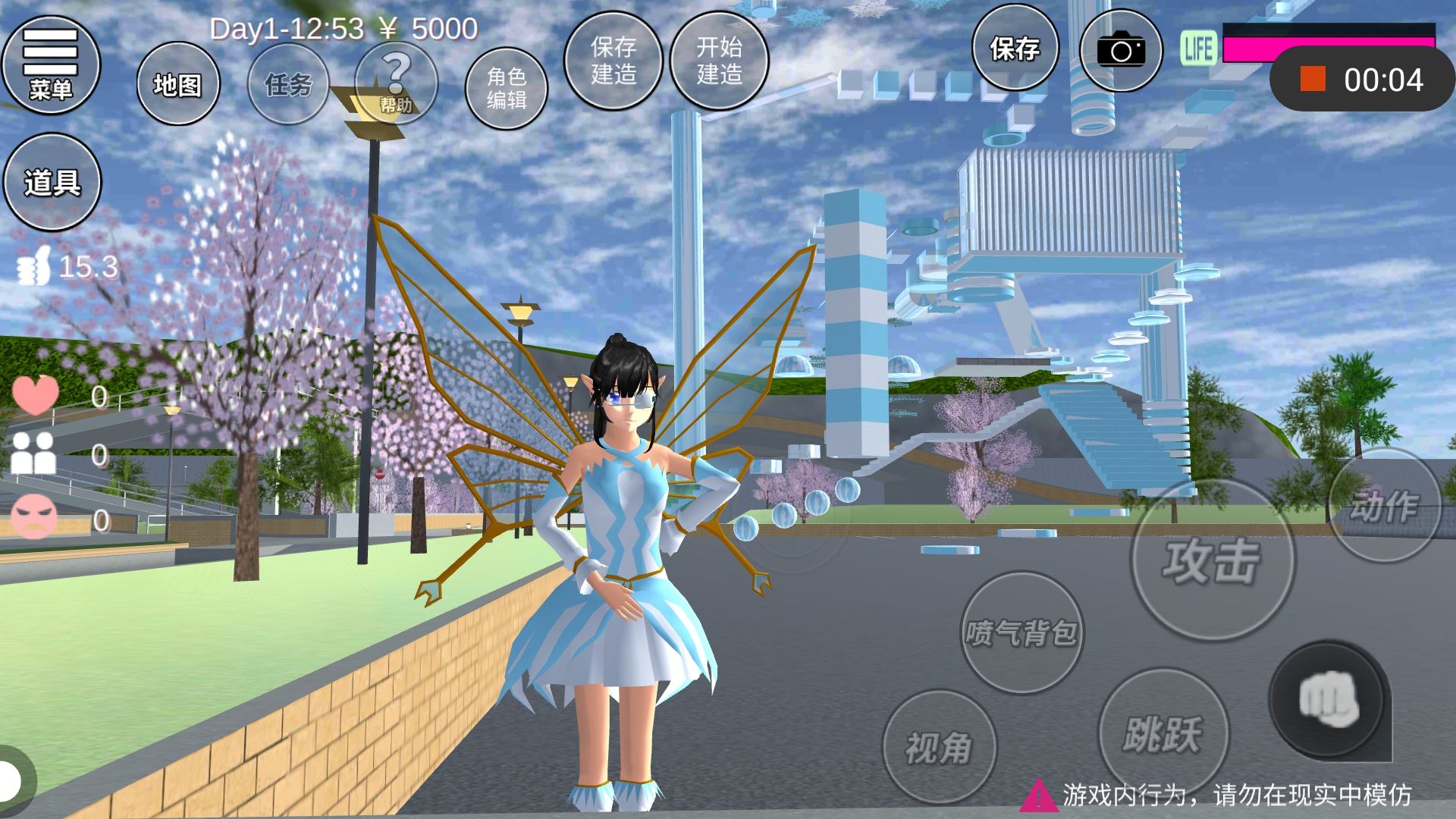Image resolution: width=1456 pixels, height=819 pixels.
Task: Click the 保存 save button
Action: [x=1015, y=50]
